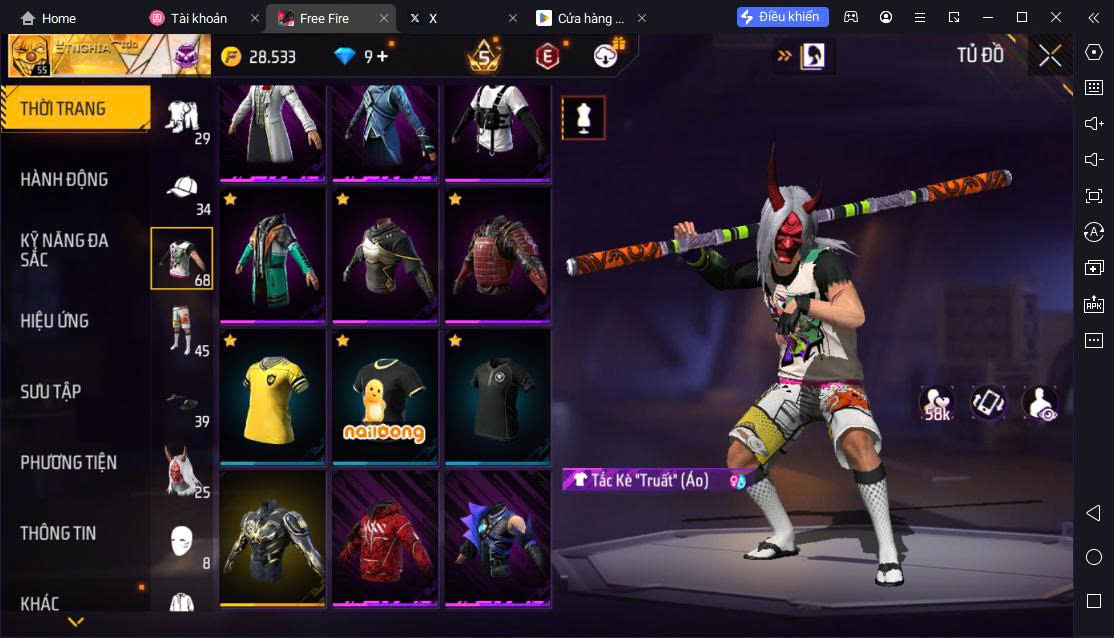Equip the yellow jersey shirt

click(273, 397)
